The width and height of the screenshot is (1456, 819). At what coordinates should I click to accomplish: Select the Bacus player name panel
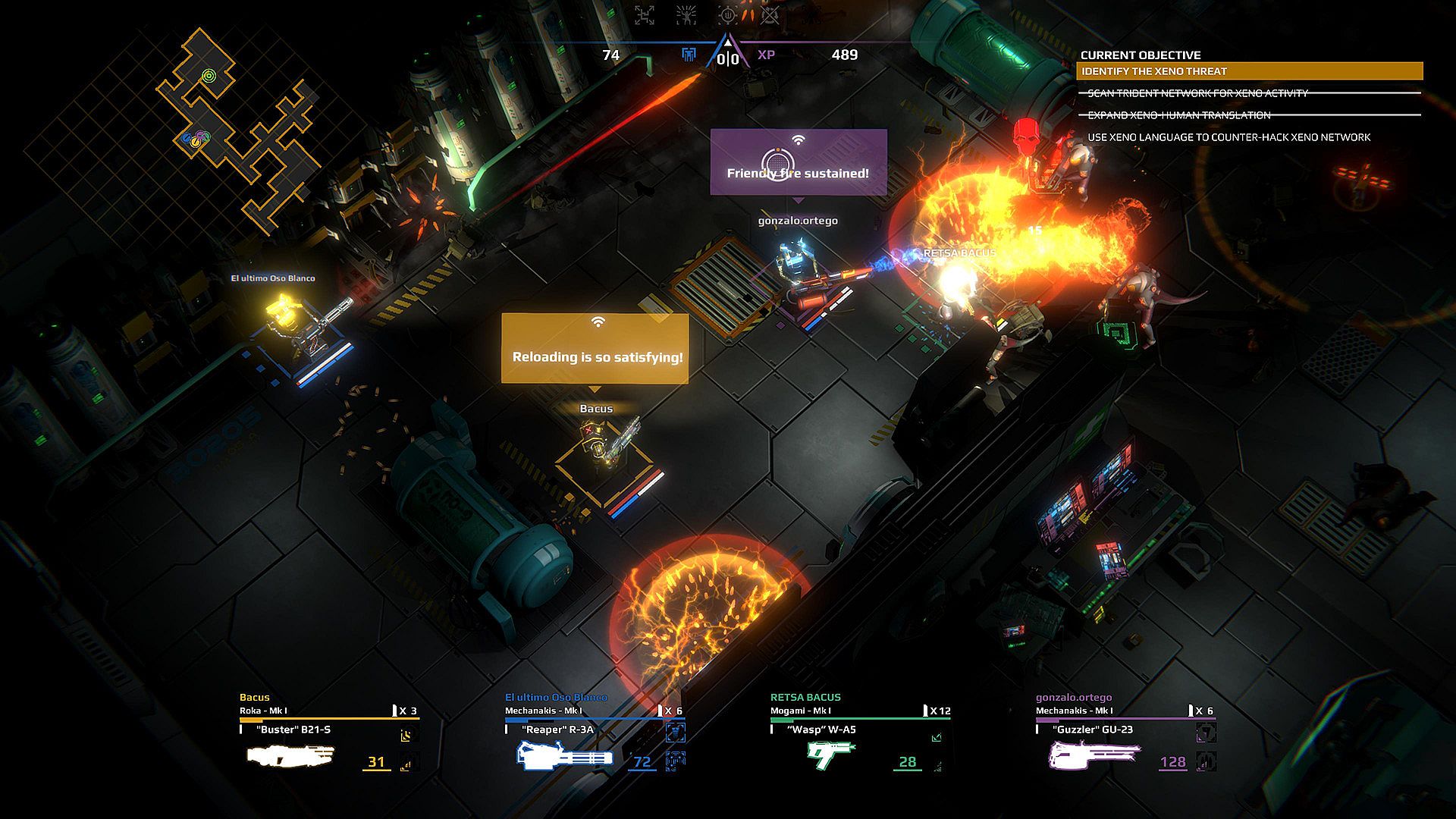coord(255,697)
